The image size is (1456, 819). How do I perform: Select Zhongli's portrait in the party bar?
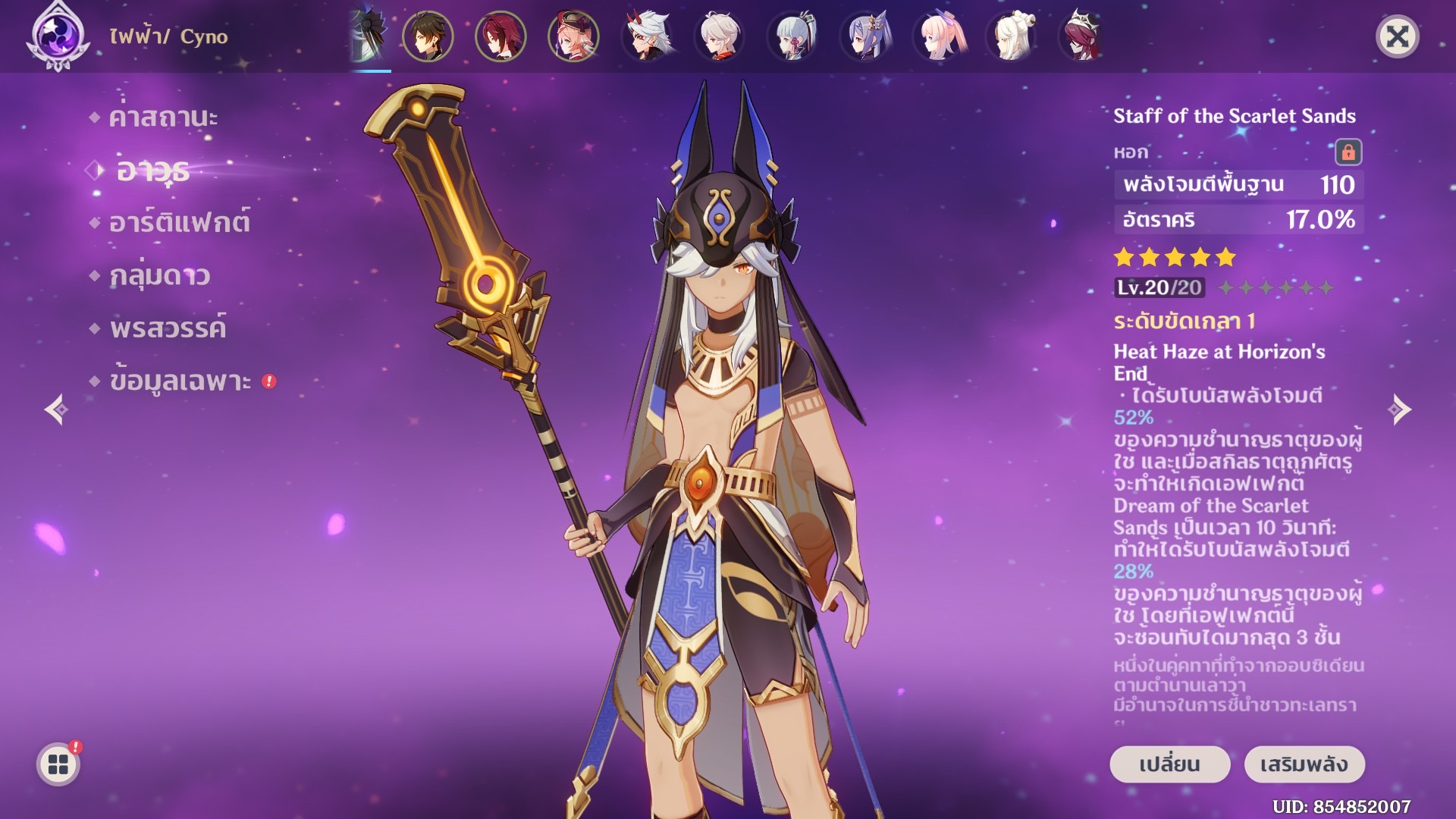tap(428, 36)
